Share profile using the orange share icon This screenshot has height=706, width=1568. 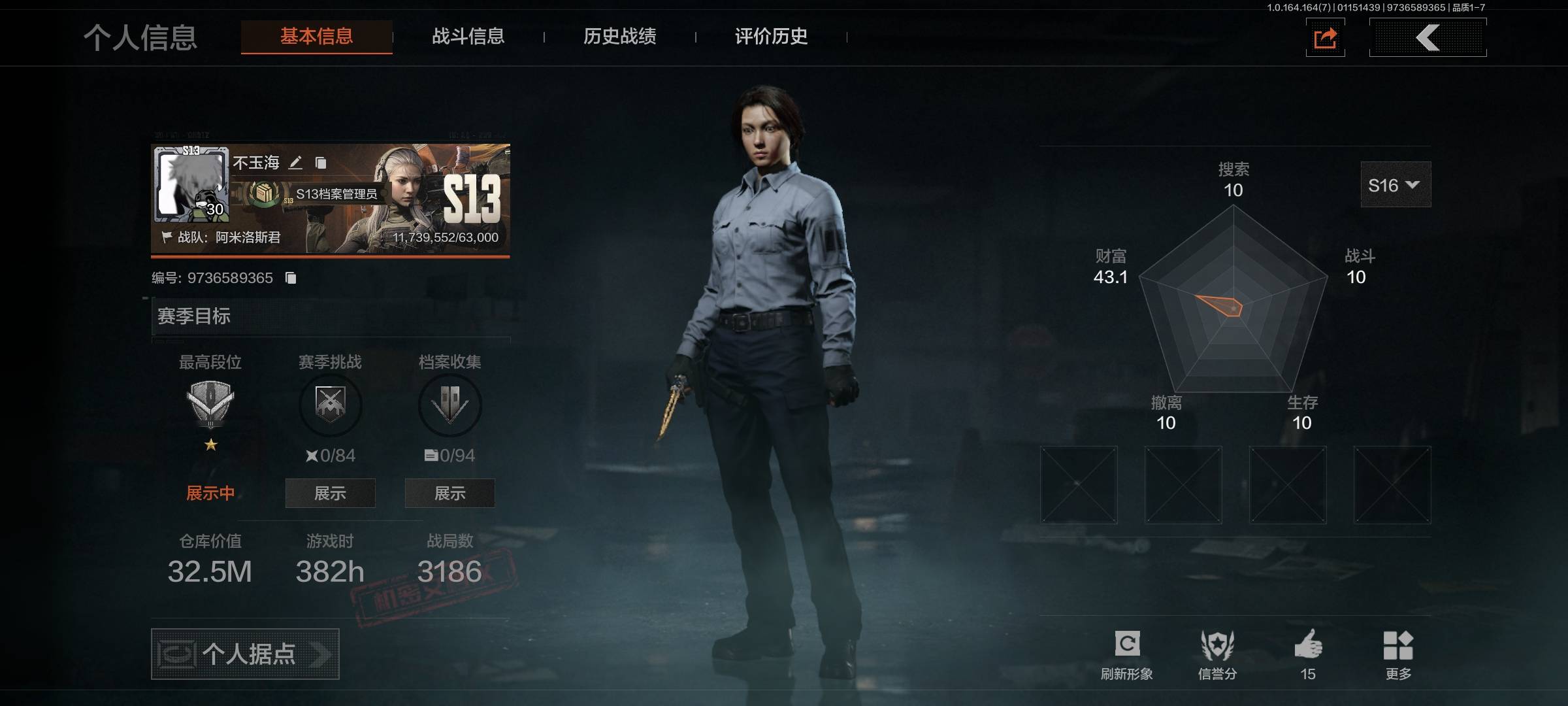tap(1325, 38)
